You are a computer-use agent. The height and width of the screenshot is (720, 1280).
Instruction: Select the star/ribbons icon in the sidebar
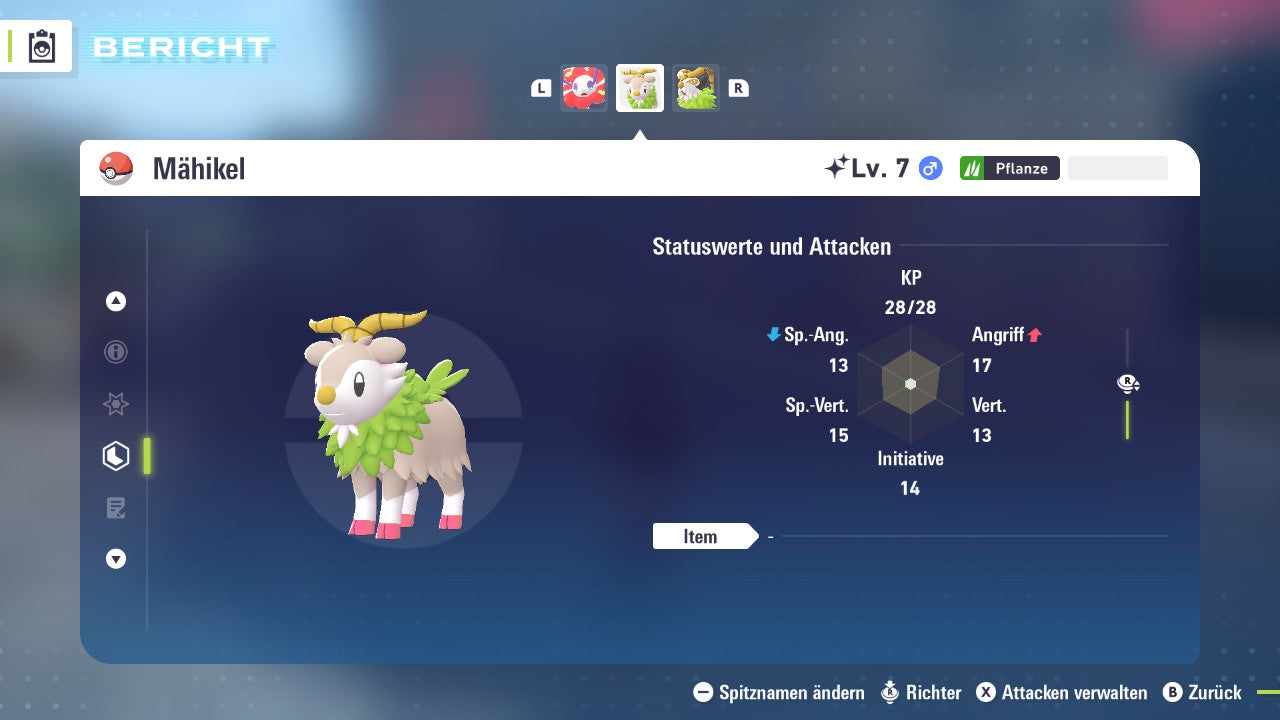pyautogui.click(x=115, y=404)
